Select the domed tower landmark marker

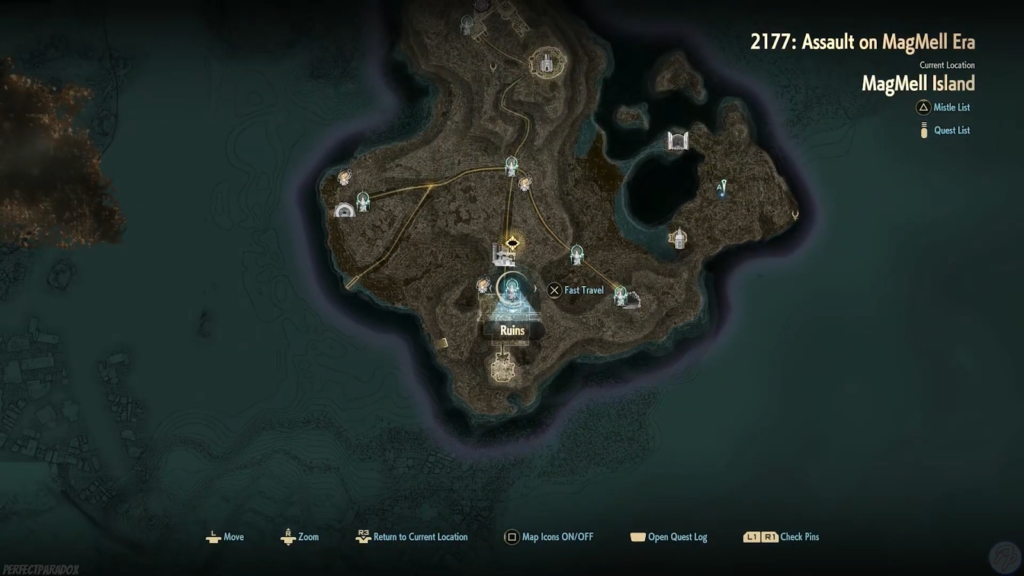point(678,238)
